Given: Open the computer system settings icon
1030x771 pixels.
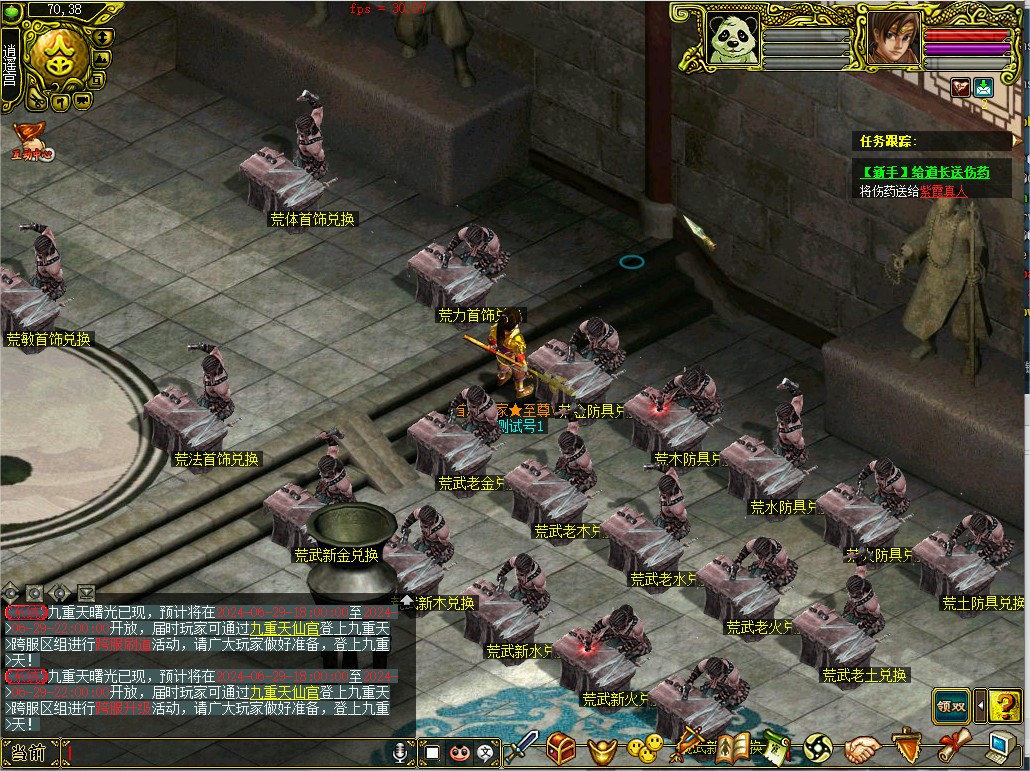Looking at the screenshot, I should pyautogui.click(x=1002, y=748).
